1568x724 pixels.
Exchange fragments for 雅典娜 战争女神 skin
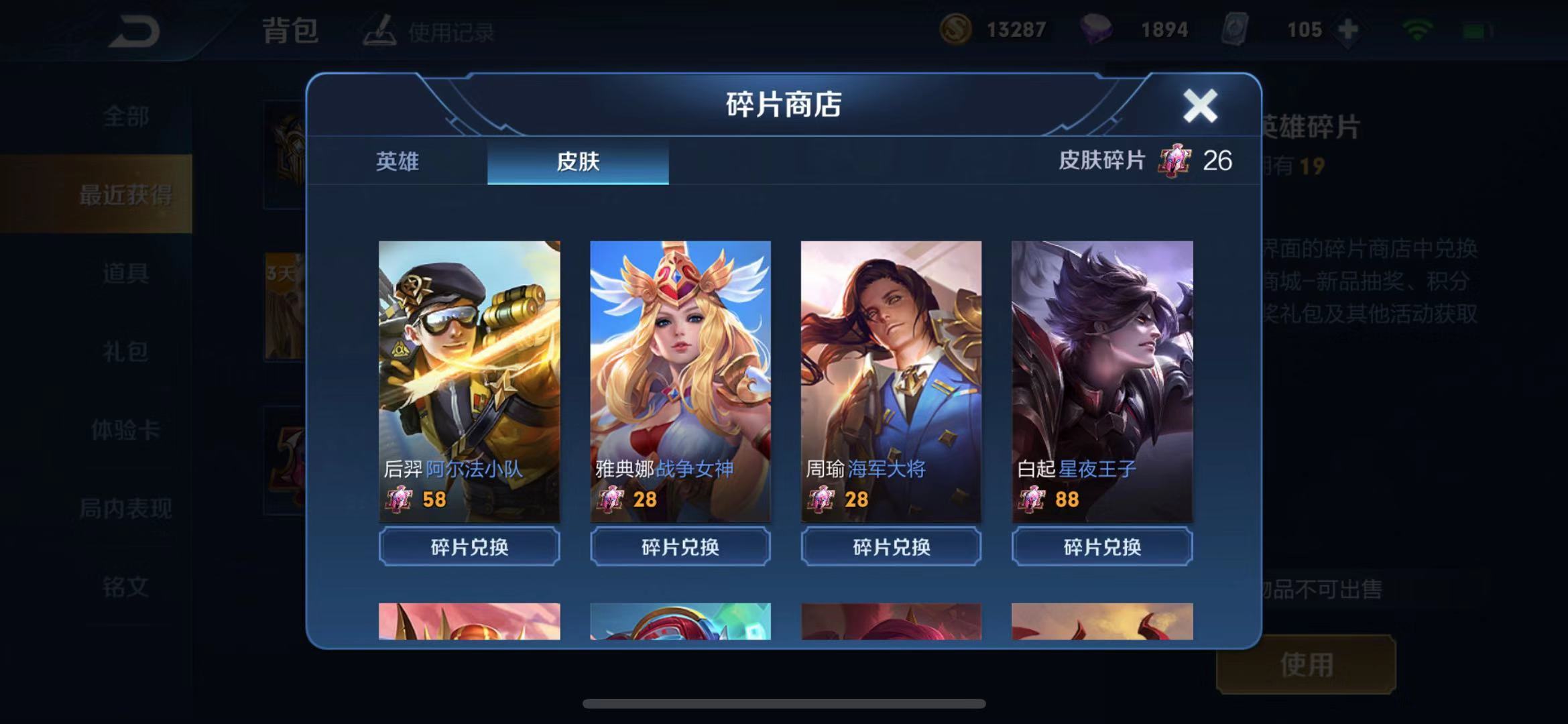coord(680,547)
